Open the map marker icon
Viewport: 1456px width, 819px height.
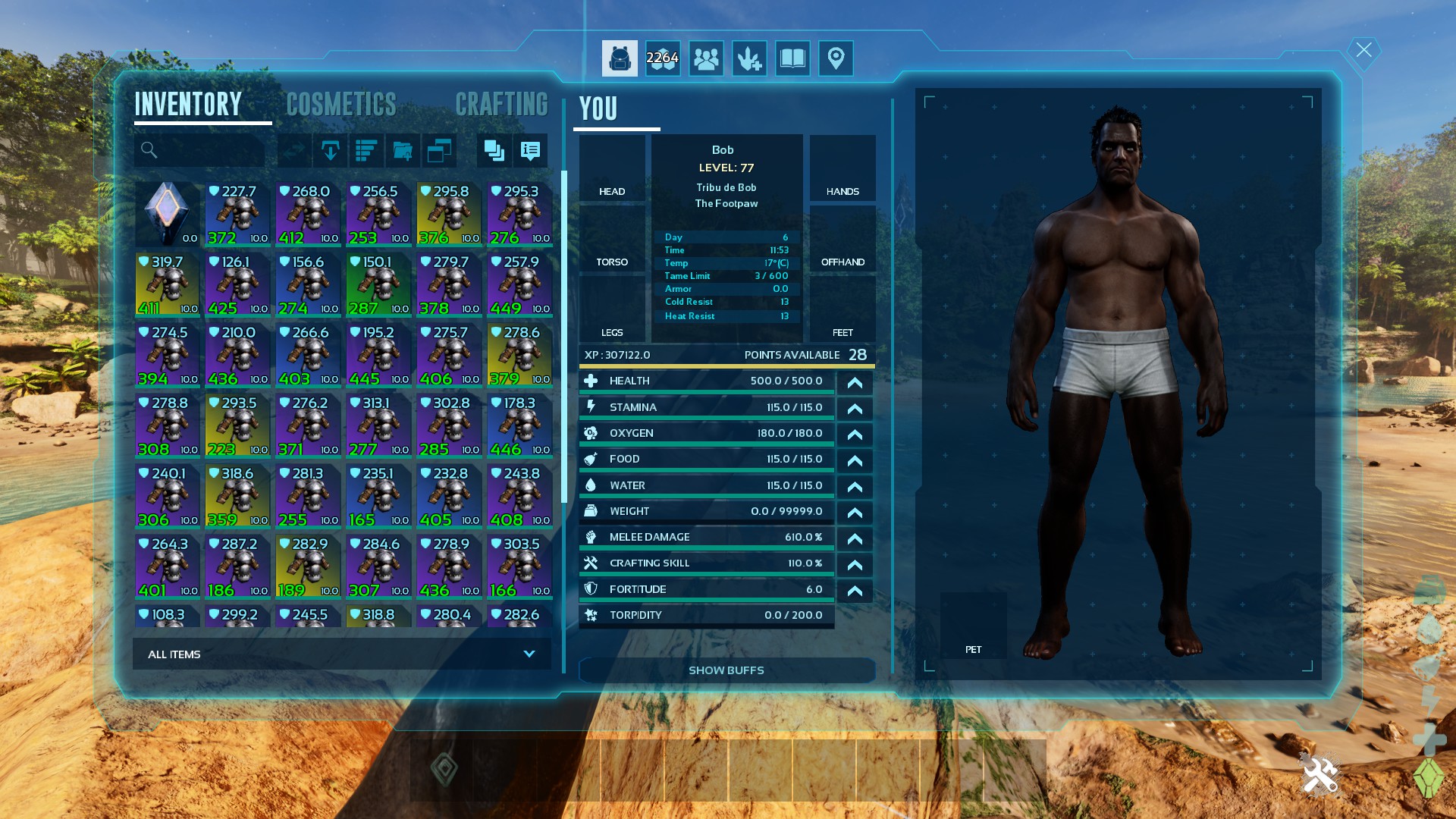(836, 58)
